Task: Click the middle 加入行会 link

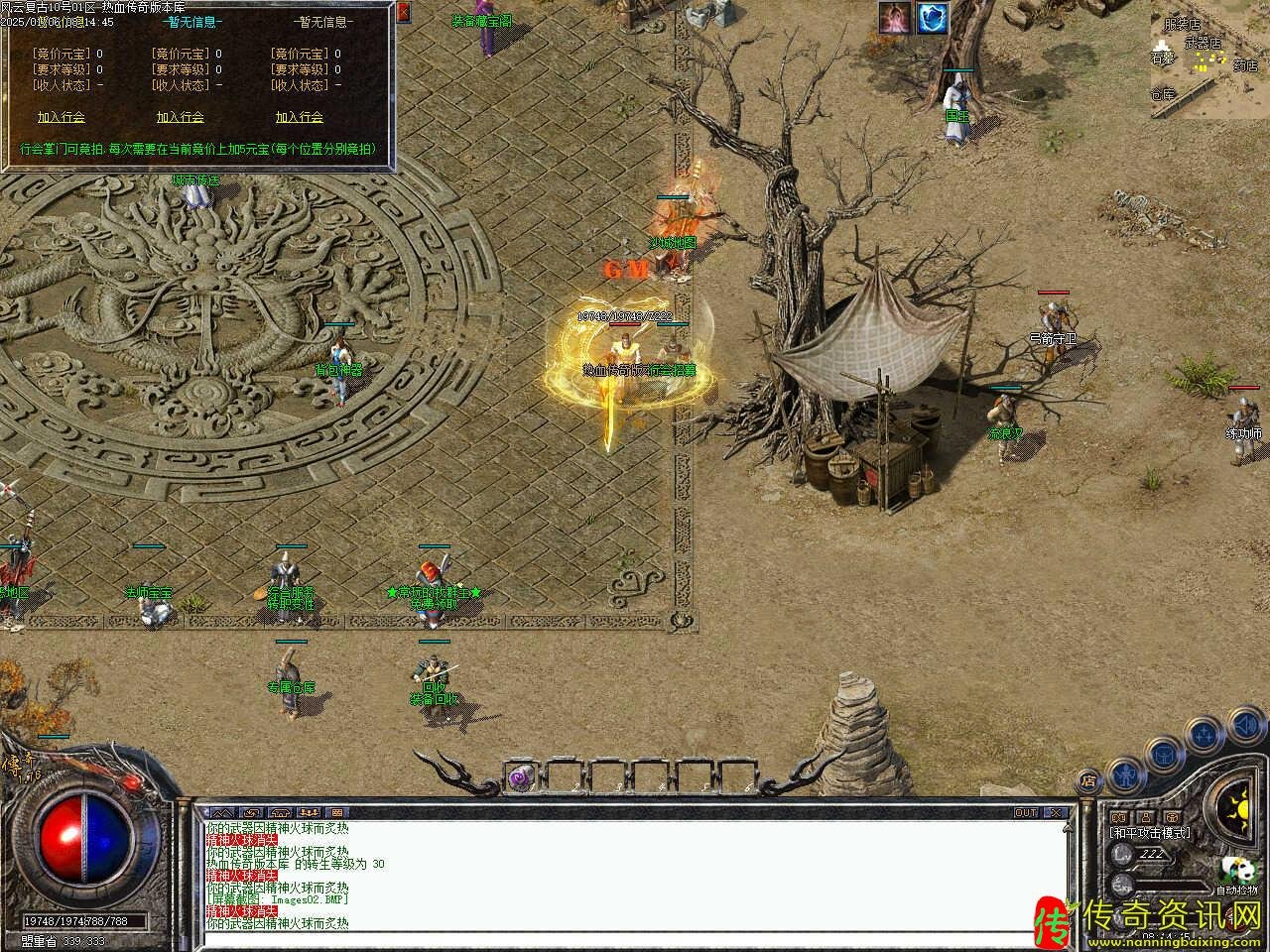Action: [180, 117]
